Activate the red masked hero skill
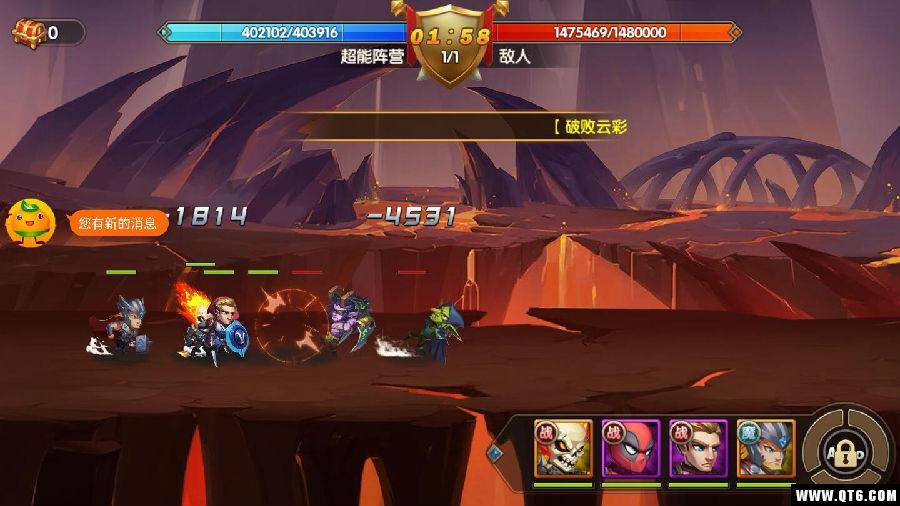 click(630, 448)
